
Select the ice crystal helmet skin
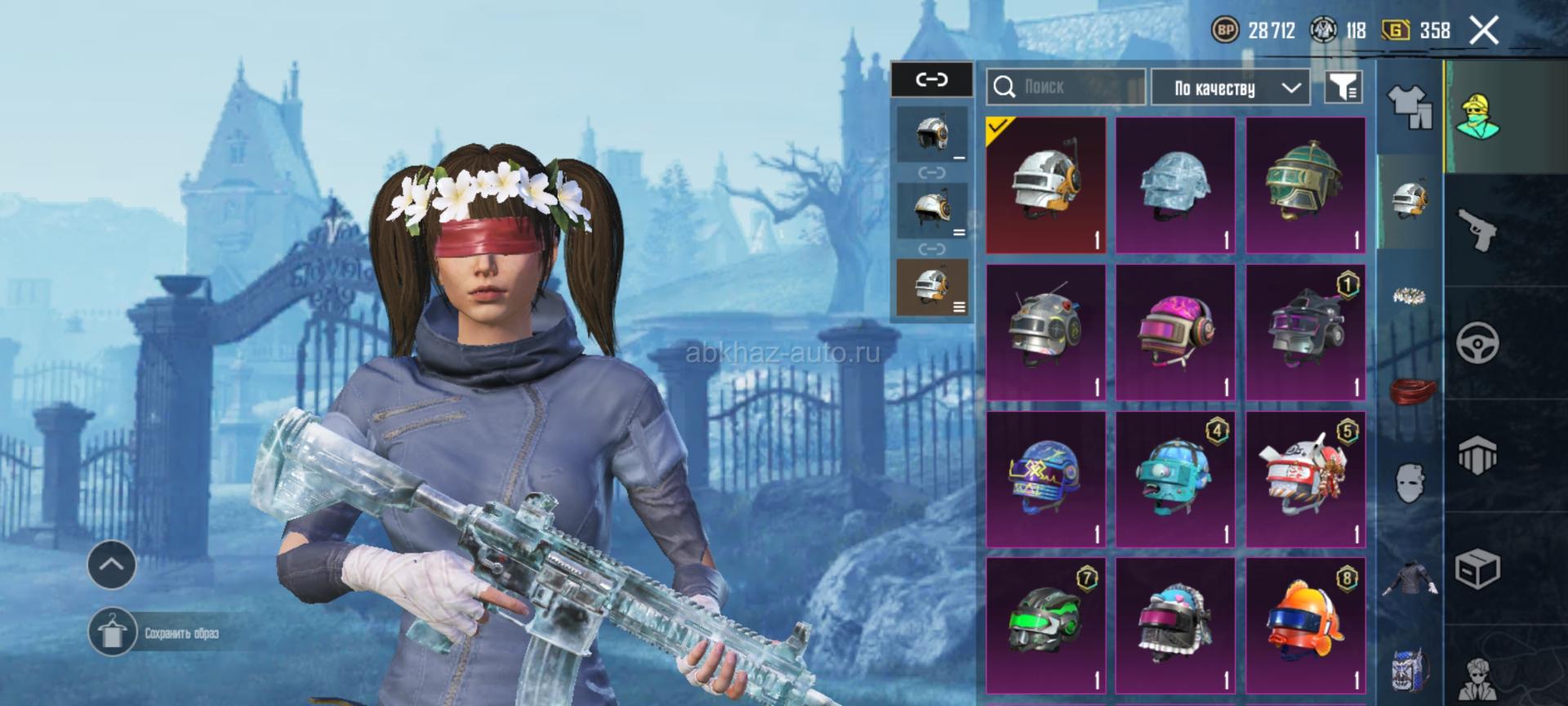(1175, 185)
